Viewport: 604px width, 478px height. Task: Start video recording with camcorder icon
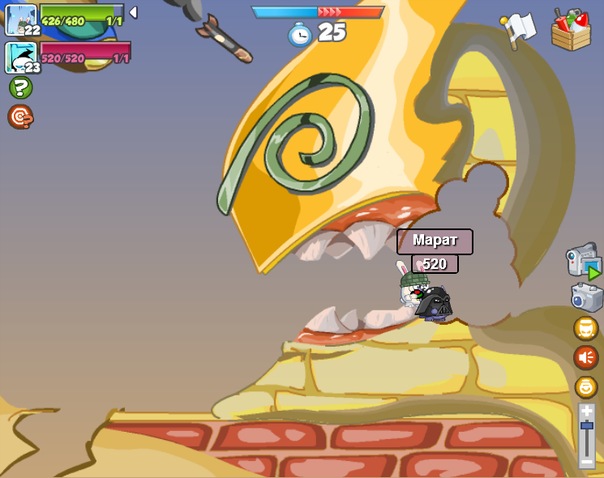tap(583, 262)
